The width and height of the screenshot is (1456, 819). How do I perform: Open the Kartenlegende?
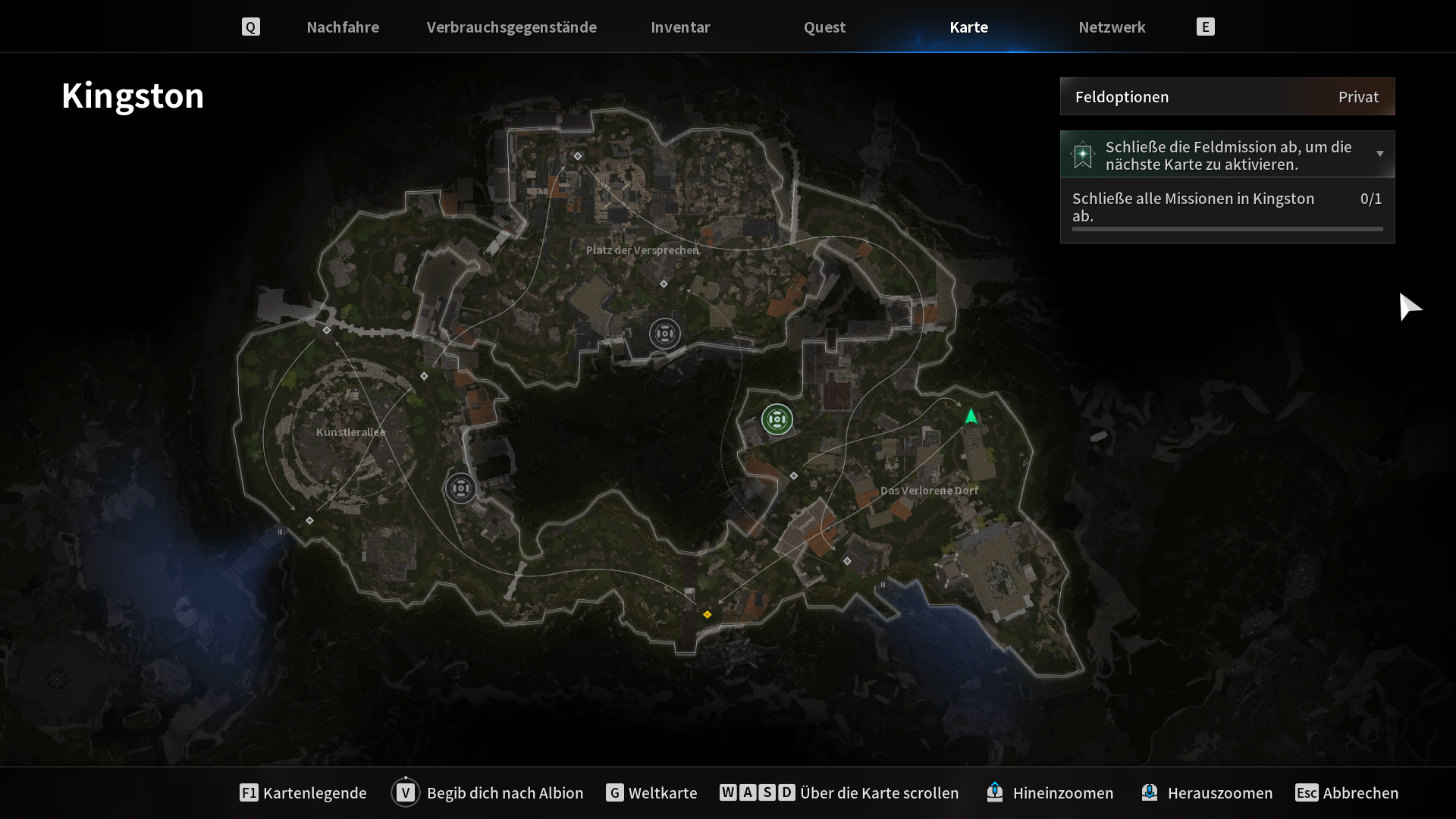coord(303,792)
